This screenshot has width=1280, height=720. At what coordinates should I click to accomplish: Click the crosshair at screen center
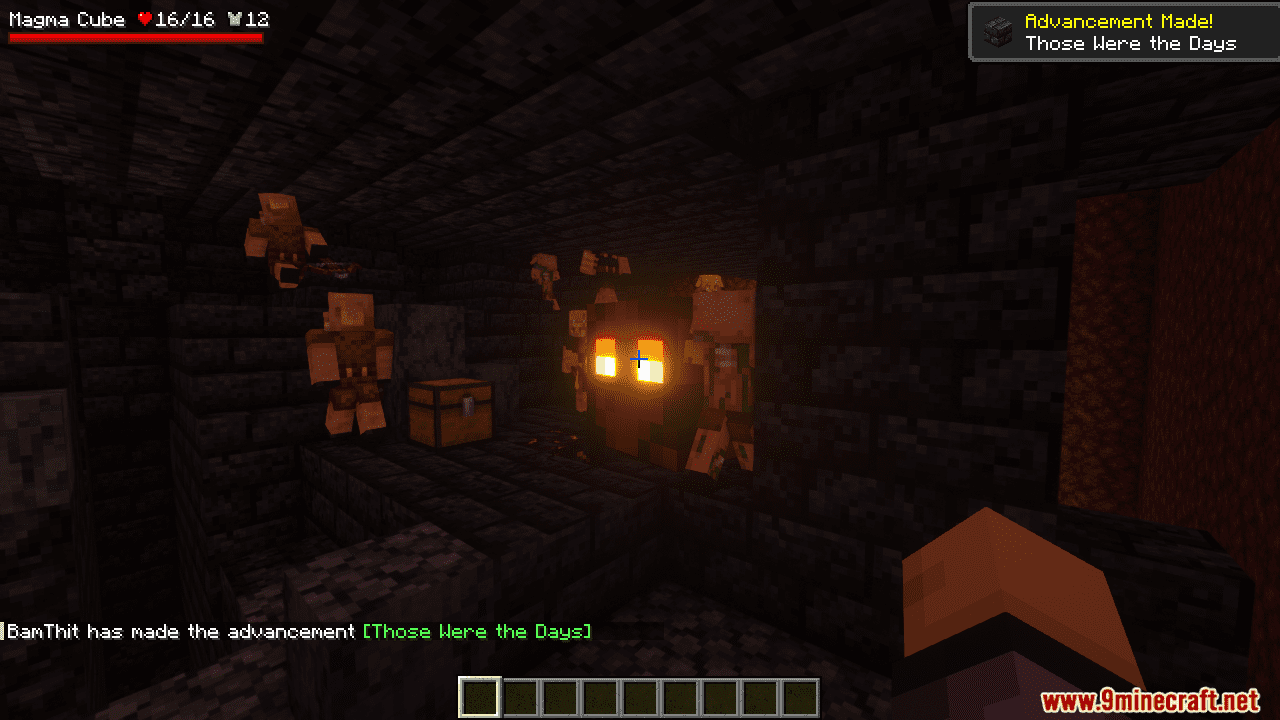(x=640, y=358)
